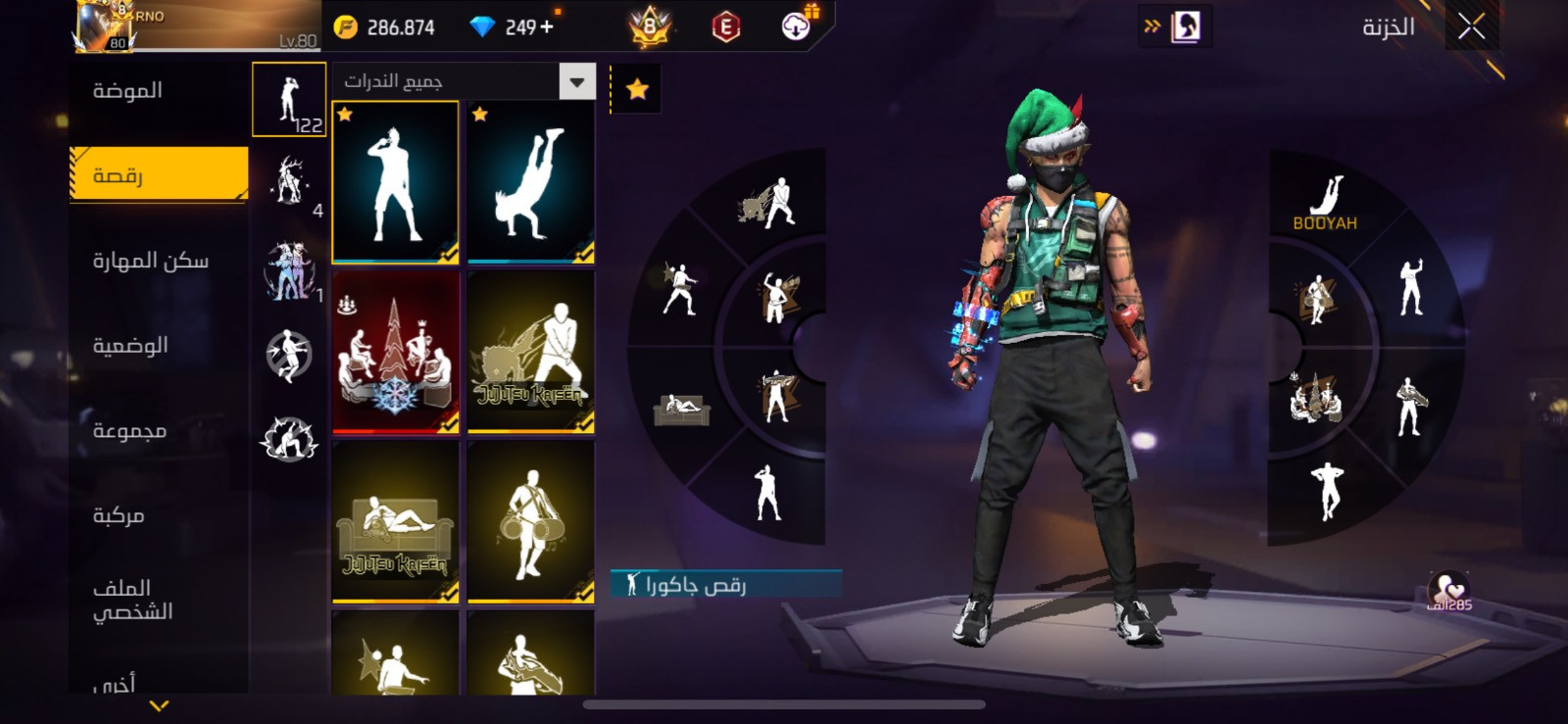Choose the Jujutsu Kaisen sofa emote tile
The width and height of the screenshot is (1568, 724).
(x=395, y=522)
